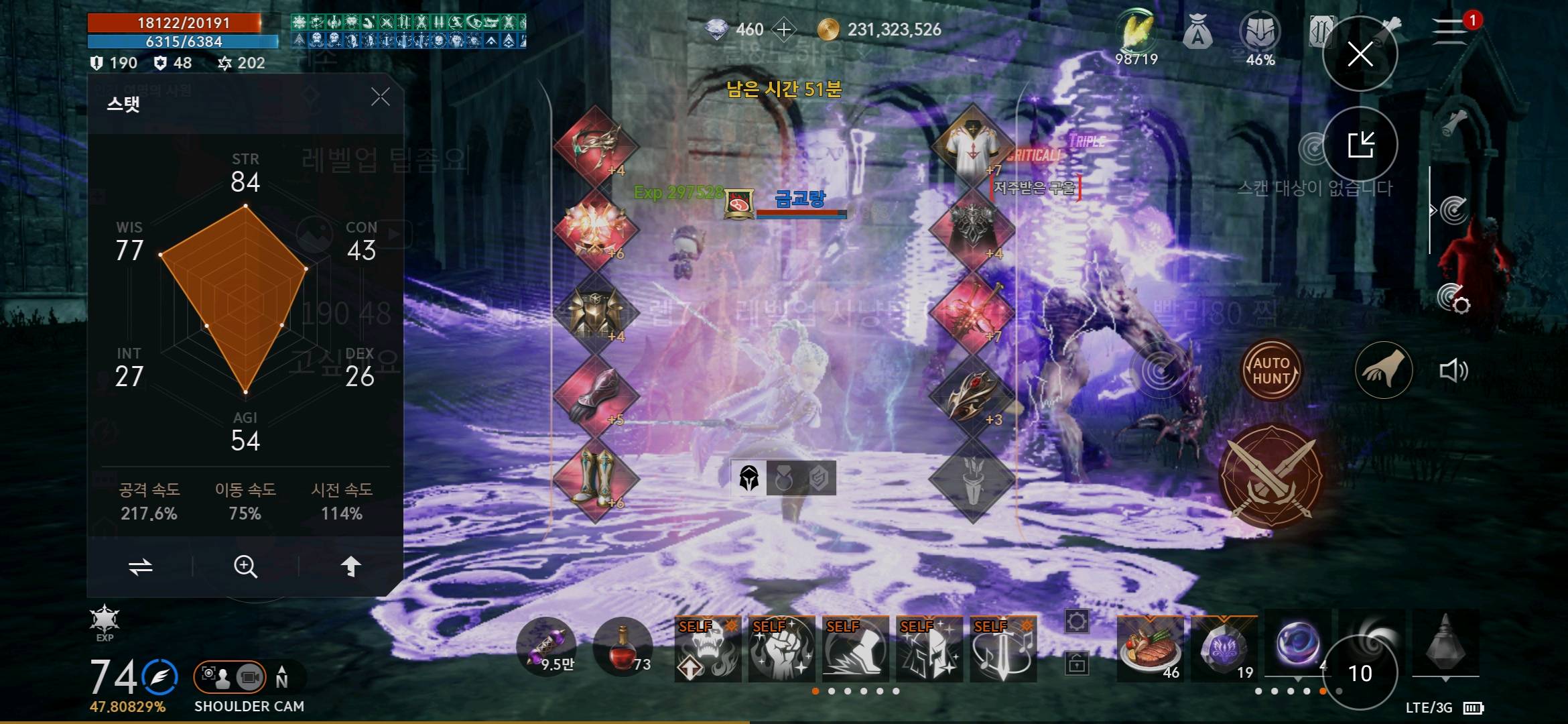1568x724 pixels.
Task: Toggle the quickslot lock icon
Action: [x=1077, y=662]
